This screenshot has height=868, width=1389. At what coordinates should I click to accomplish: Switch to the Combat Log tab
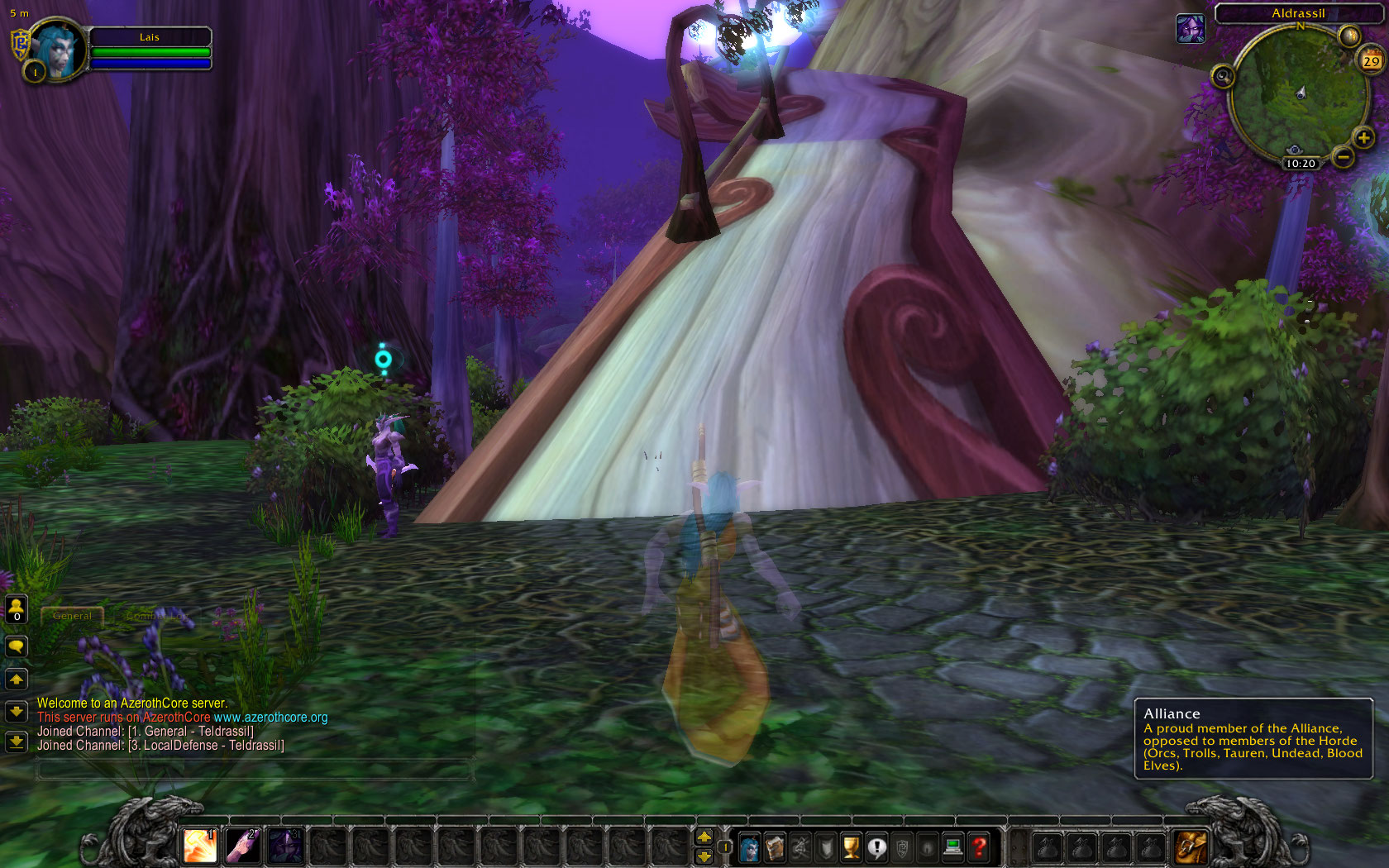pos(159,616)
